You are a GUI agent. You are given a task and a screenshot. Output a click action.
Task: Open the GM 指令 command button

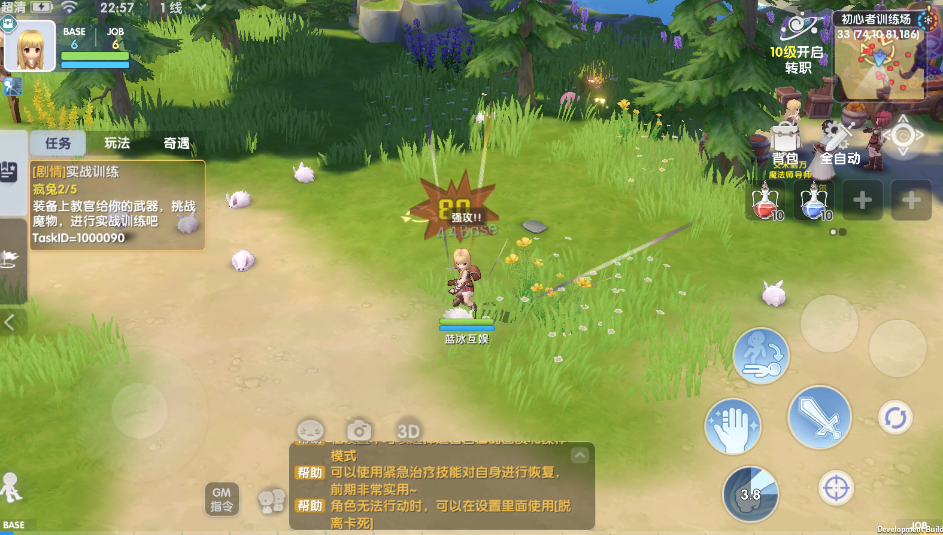coord(222,498)
